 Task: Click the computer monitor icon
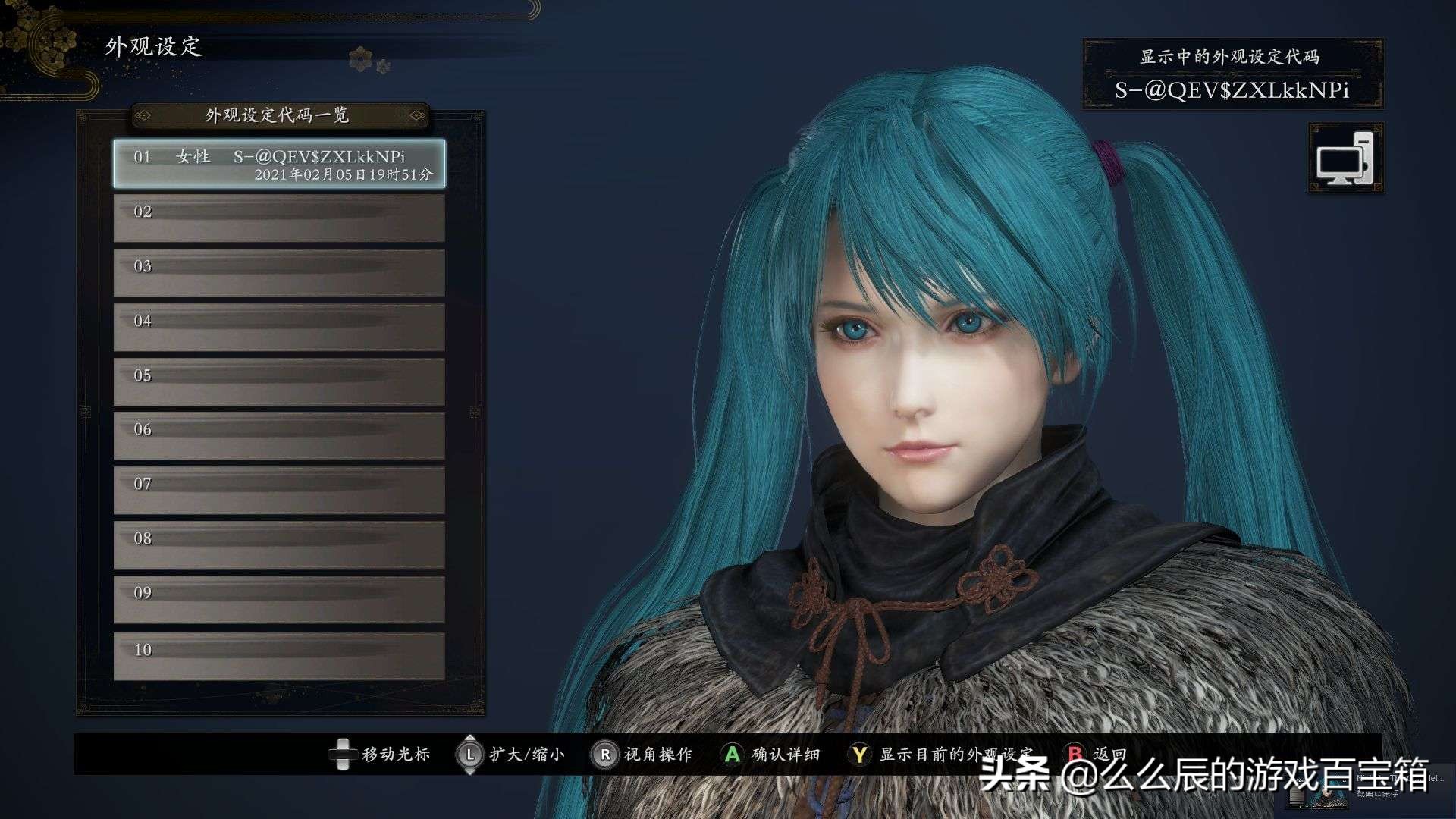point(1345,158)
